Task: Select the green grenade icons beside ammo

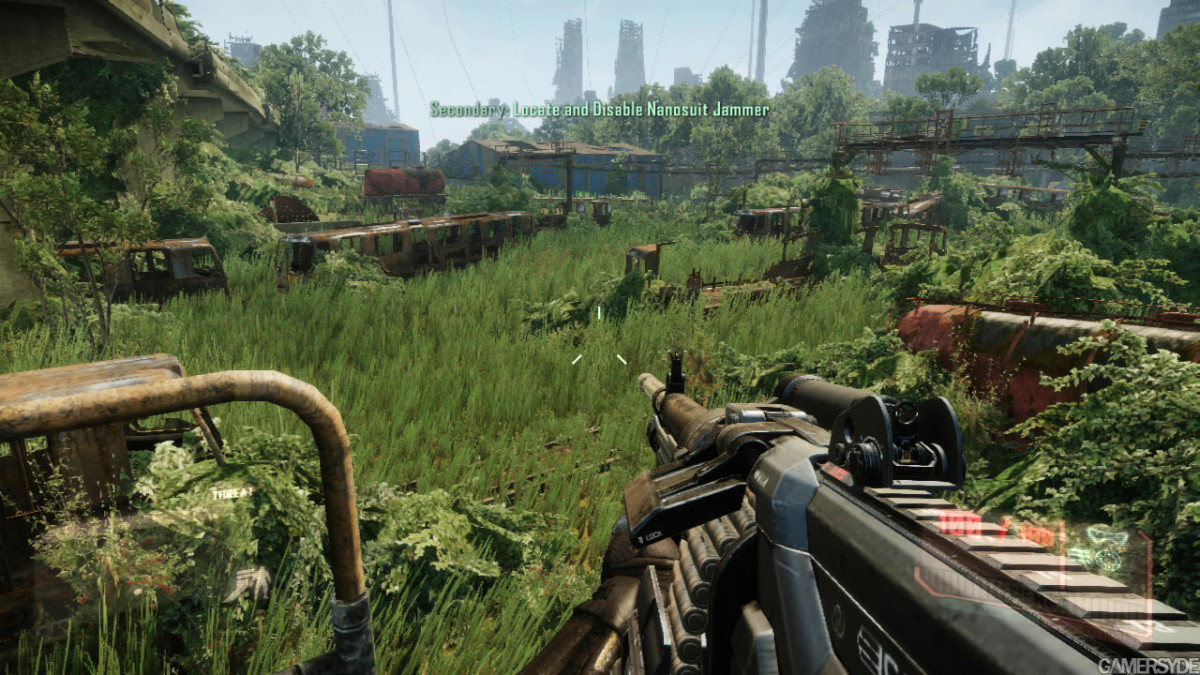Action: (1103, 548)
